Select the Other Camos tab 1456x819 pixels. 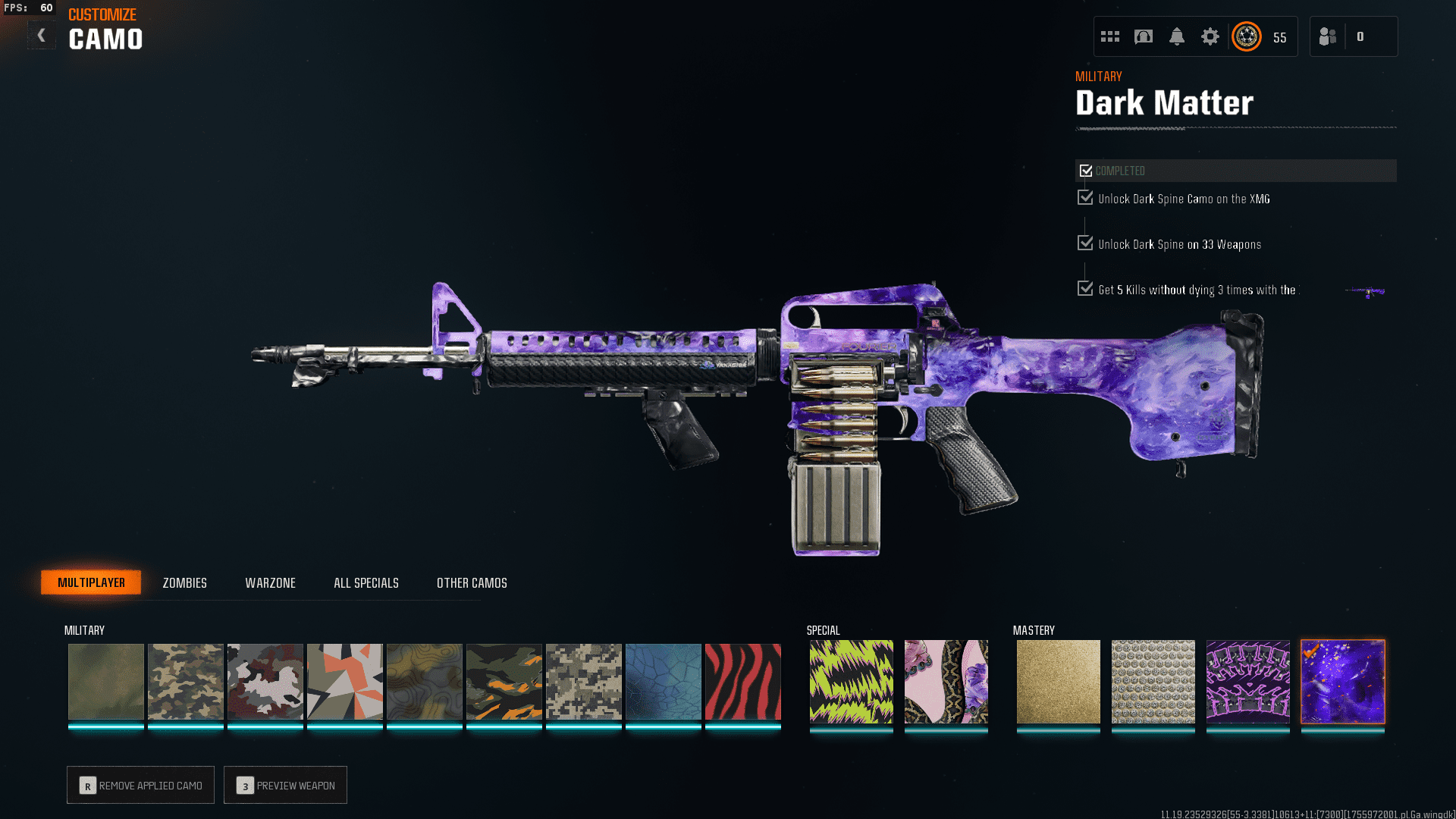pos(472,582)
